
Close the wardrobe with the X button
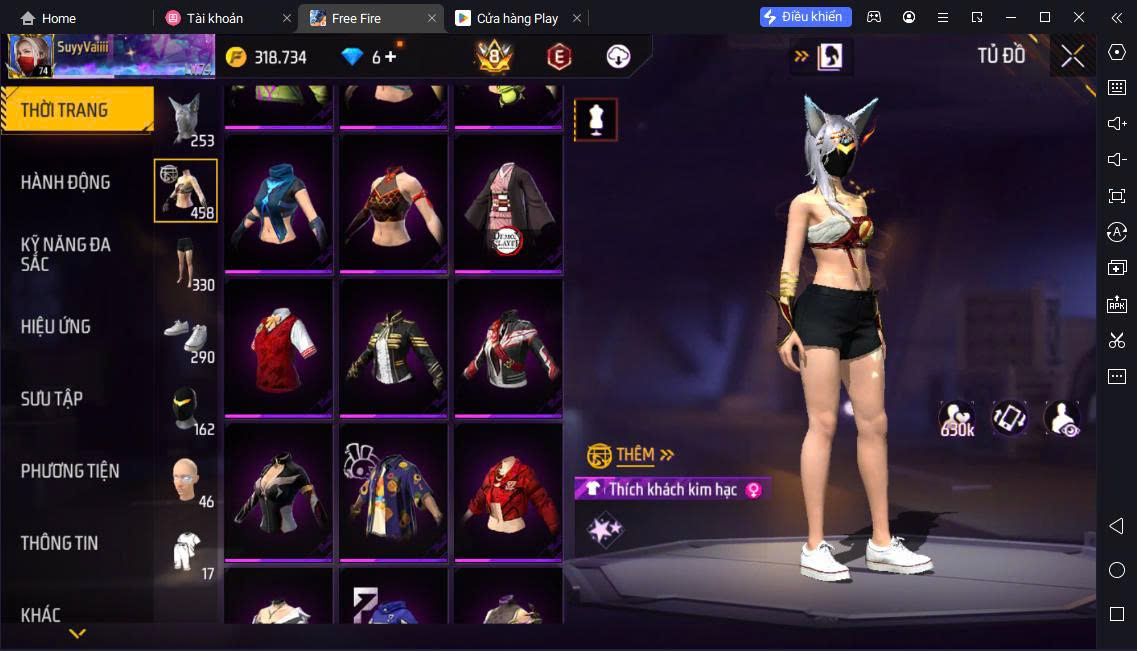point(1072,56)
